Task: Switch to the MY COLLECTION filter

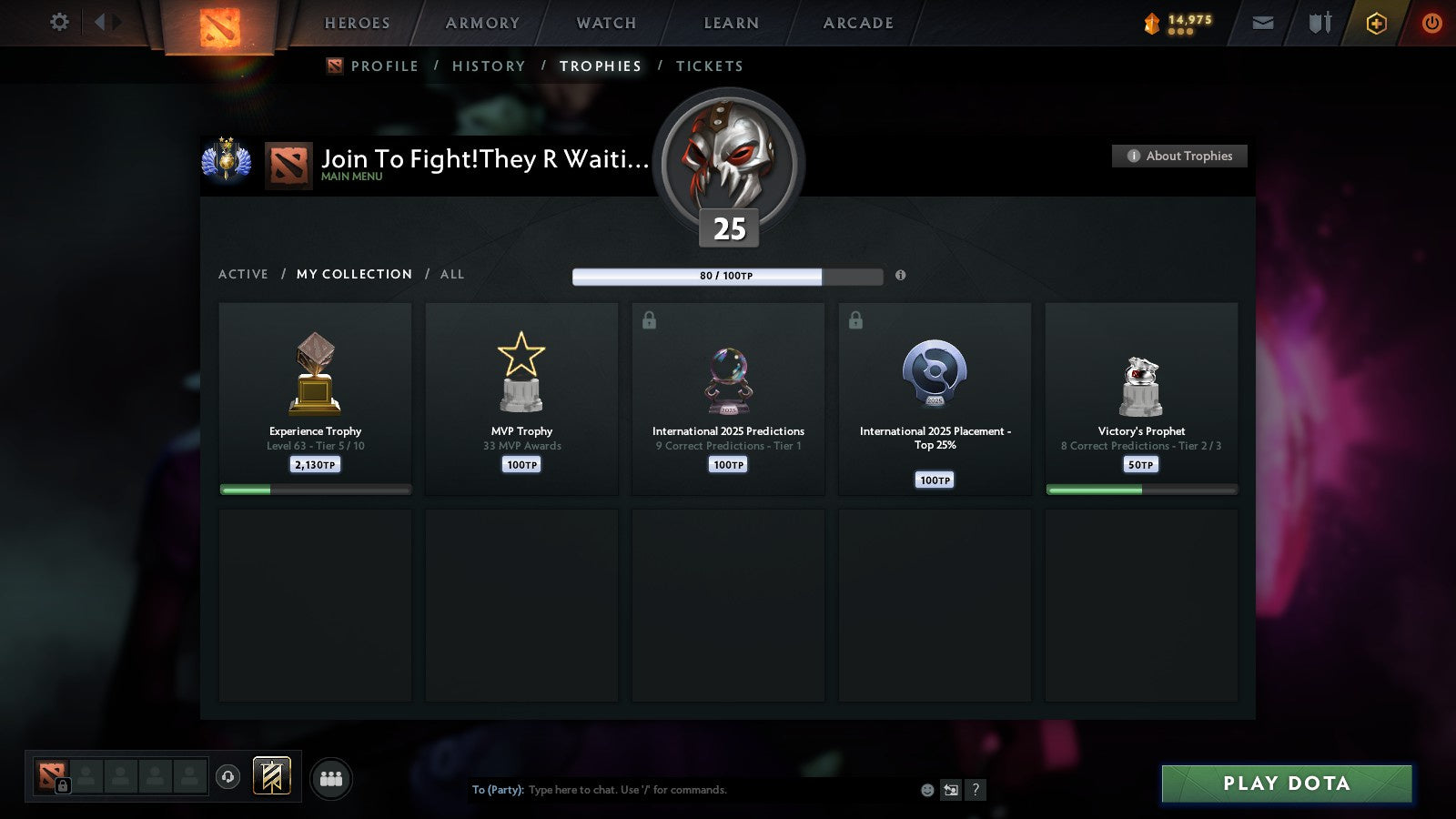Action: pyautogui.click(x=353, y=274)
